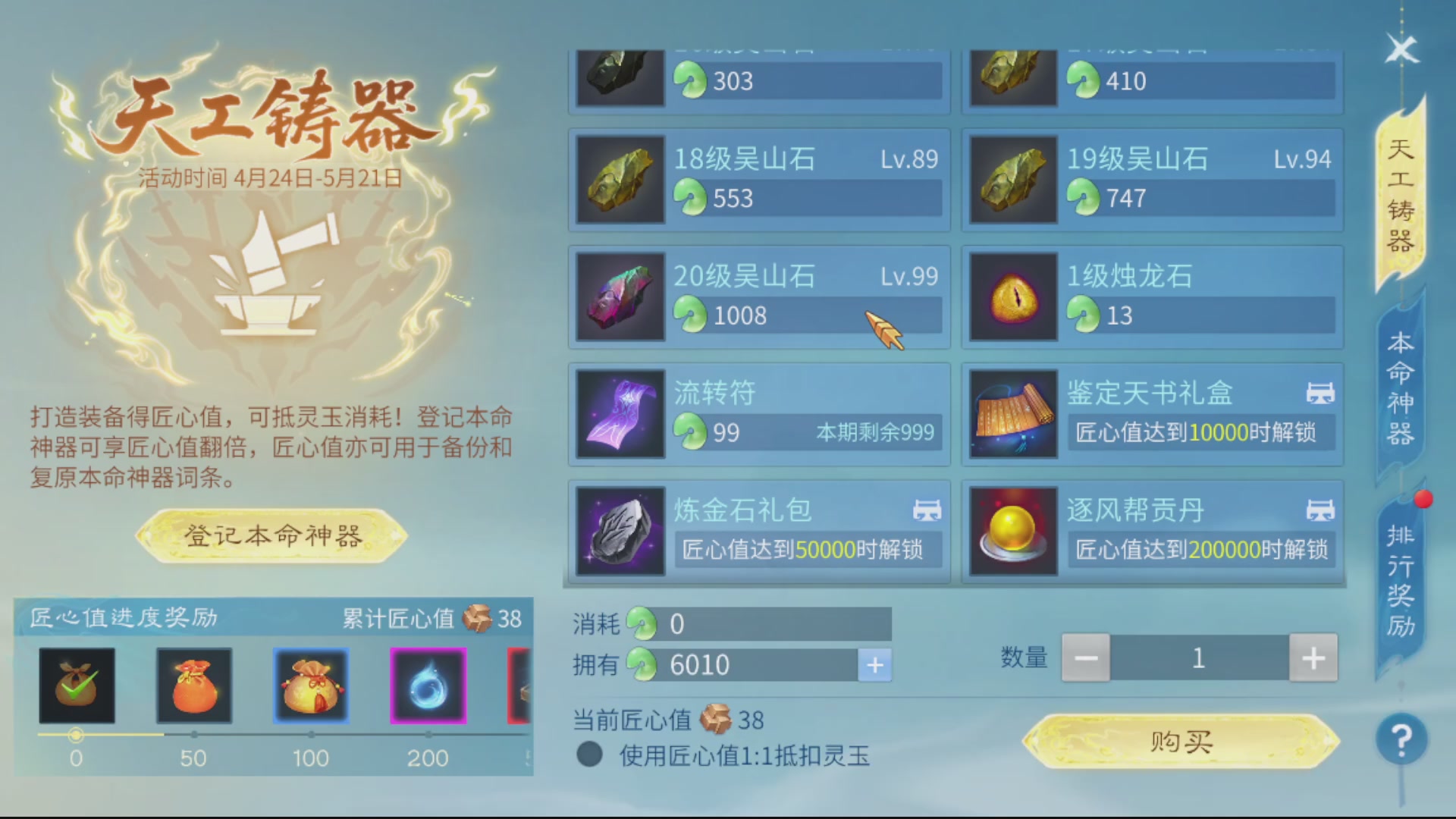Click the 流转符 purple talisman icon

click(x=620, y=413)
